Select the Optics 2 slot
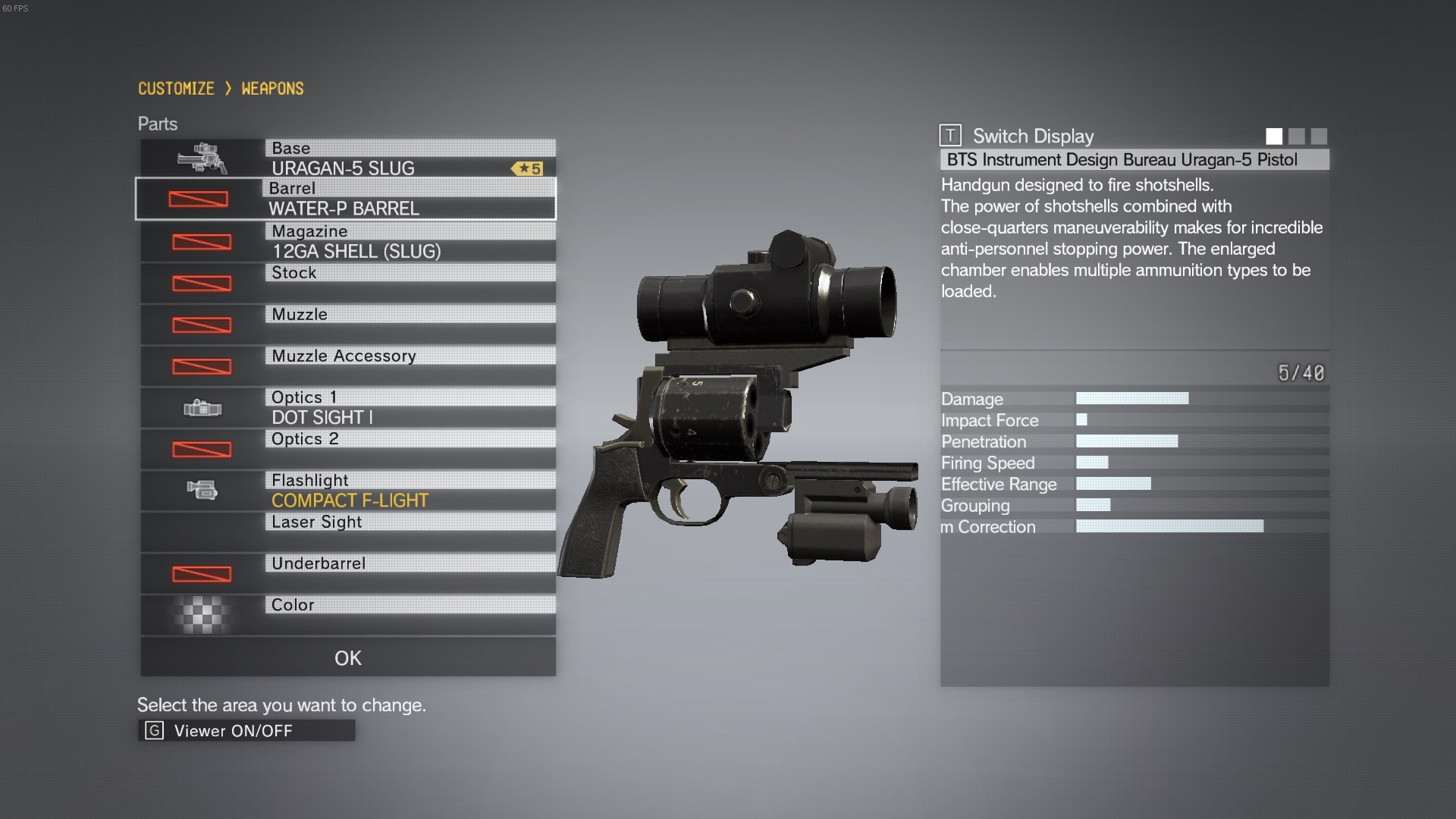 (x=347, y=449)
